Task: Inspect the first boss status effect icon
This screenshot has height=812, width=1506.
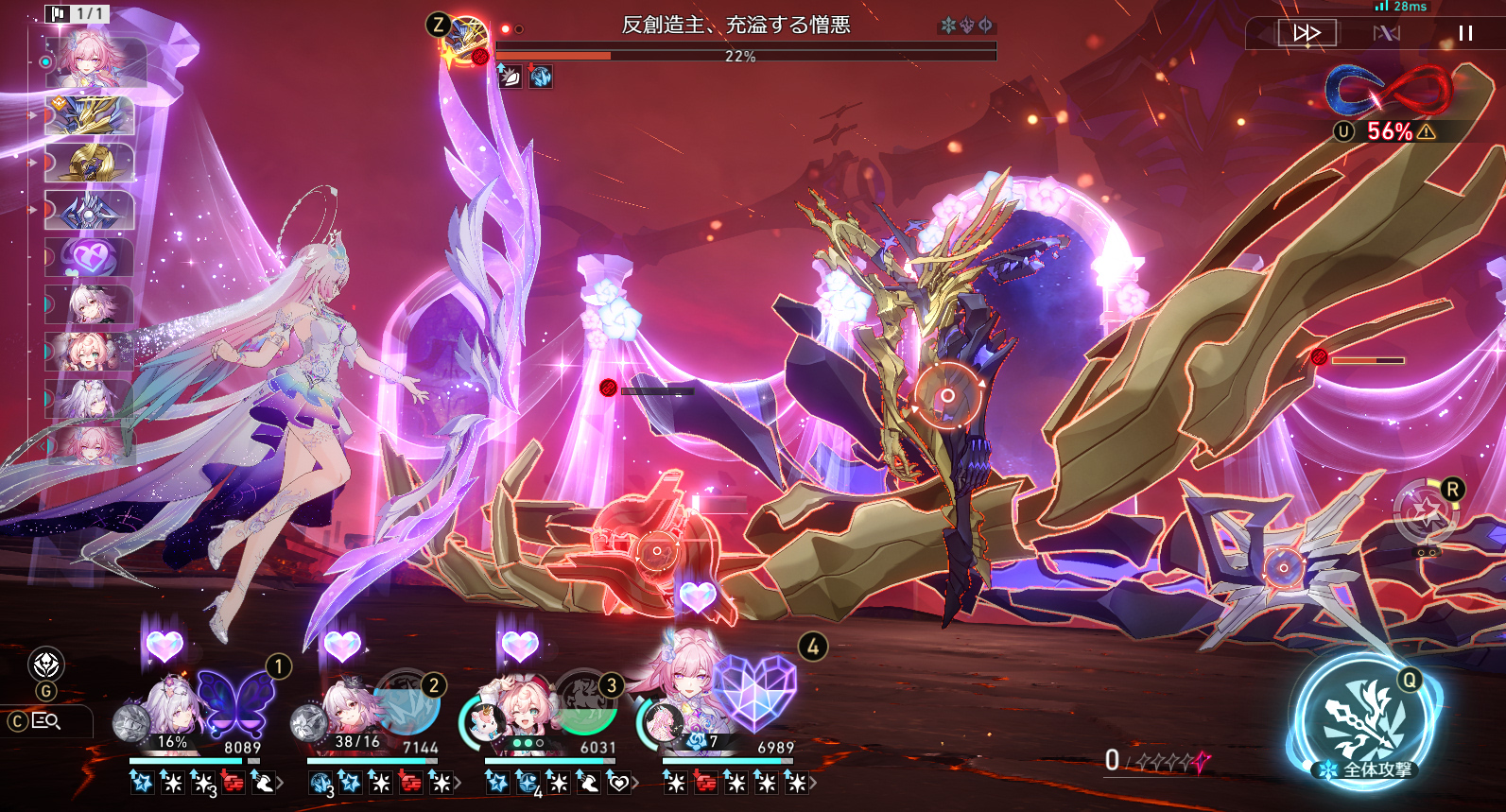Action: click(510, 77)
